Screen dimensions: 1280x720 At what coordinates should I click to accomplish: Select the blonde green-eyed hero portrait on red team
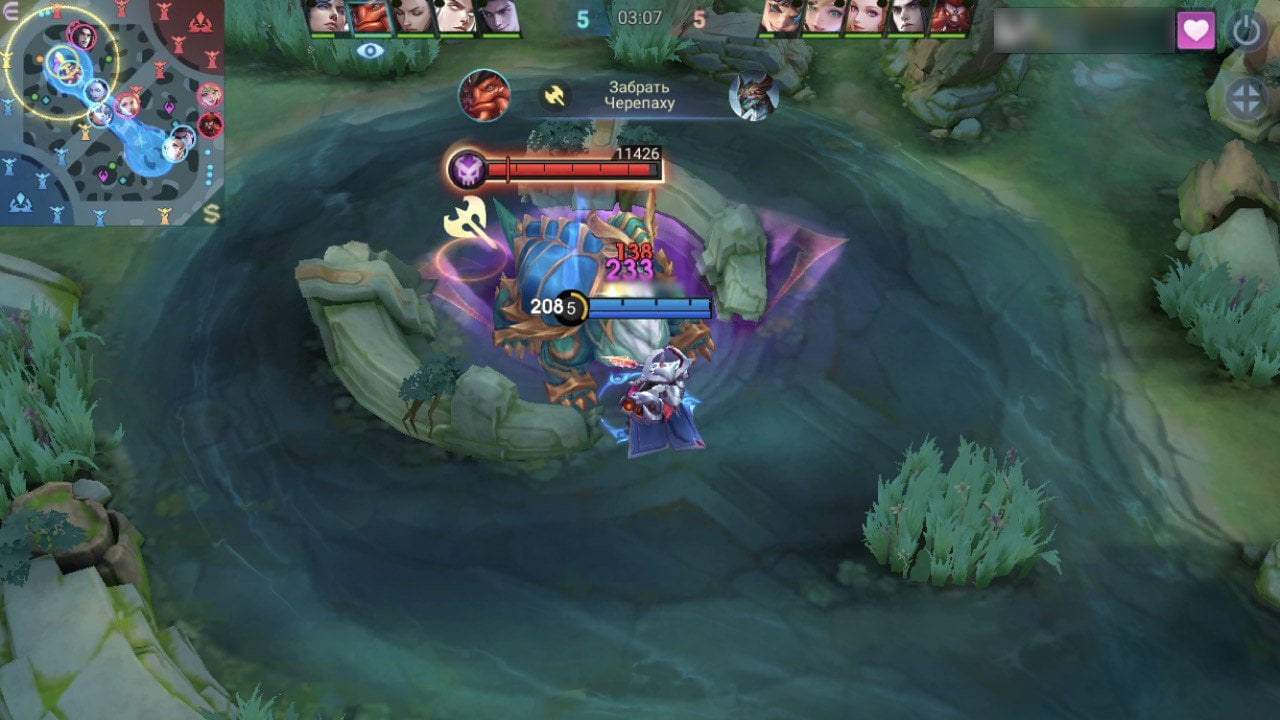825,17
